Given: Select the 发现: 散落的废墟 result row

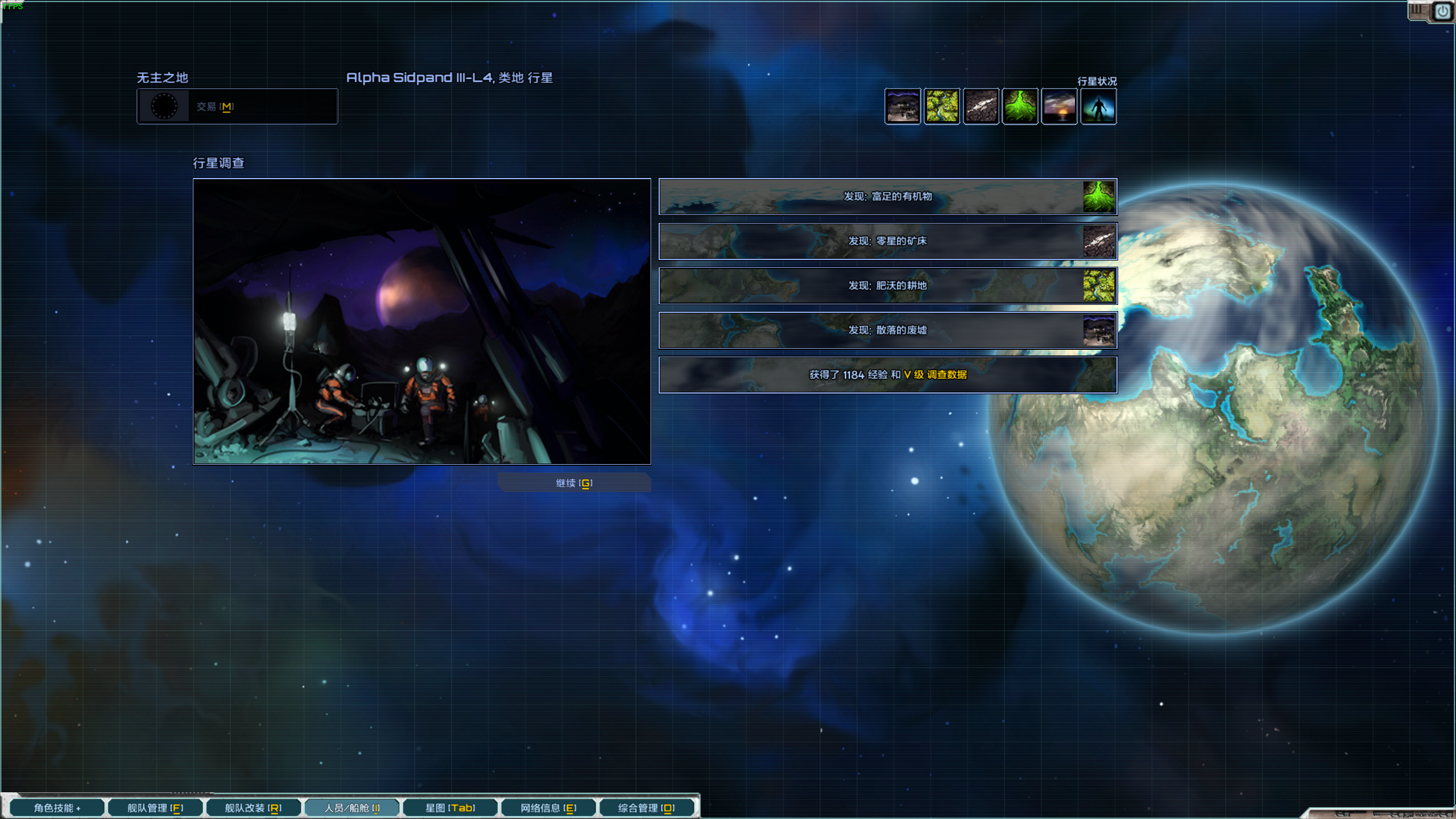Looking at the screenshot, I should (x=887, y=330).
